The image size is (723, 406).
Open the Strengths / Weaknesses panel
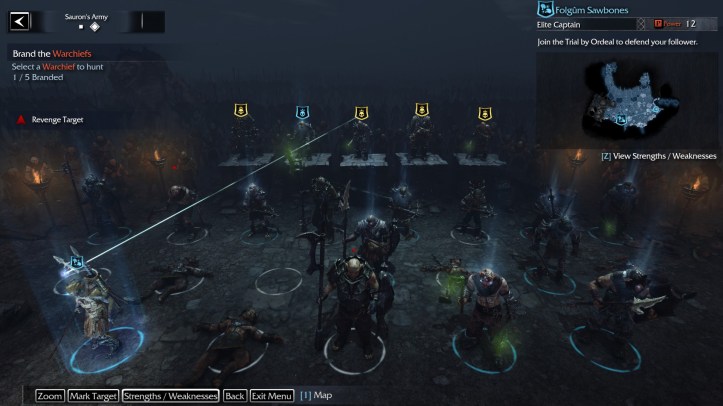170,396
